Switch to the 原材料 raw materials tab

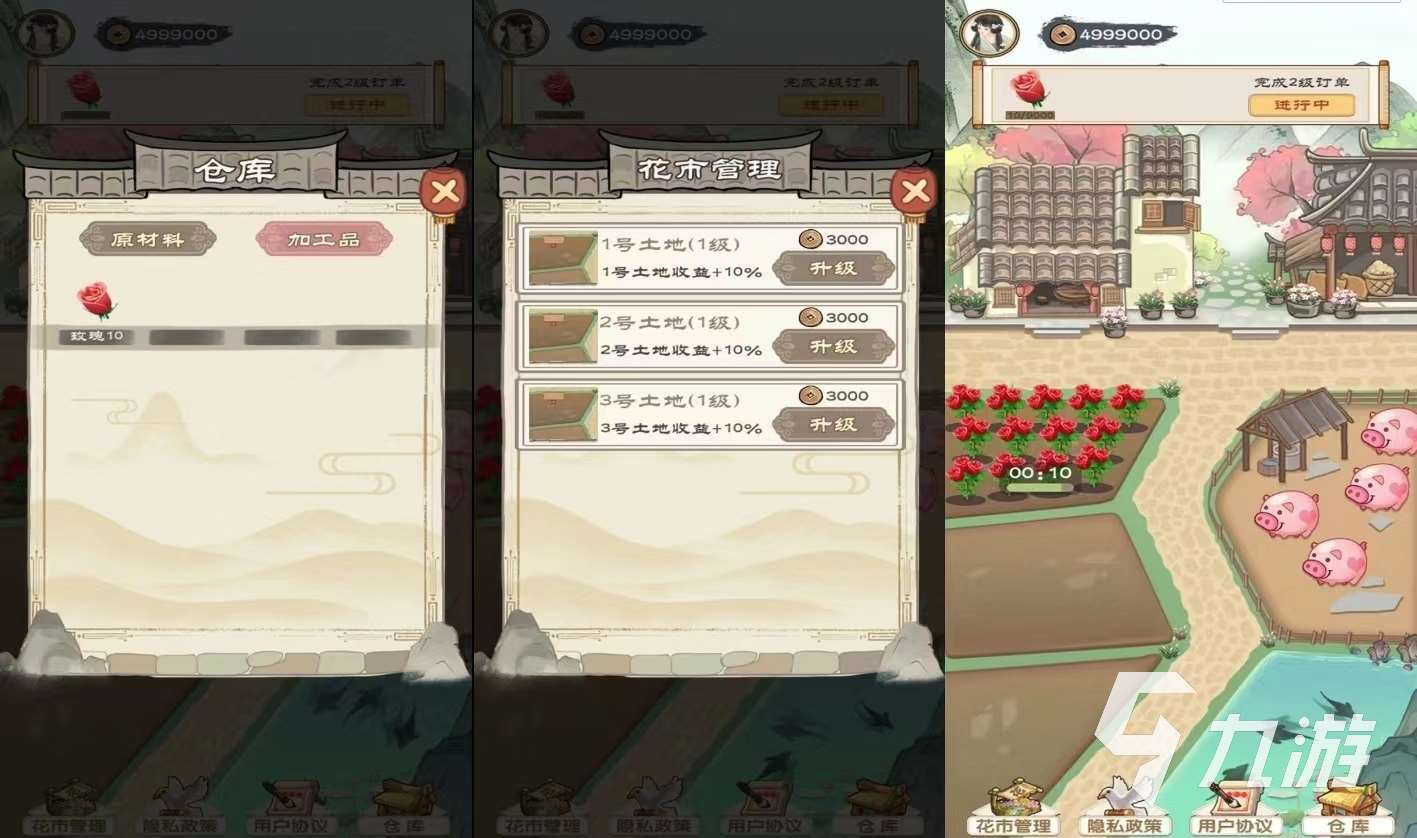148,240
